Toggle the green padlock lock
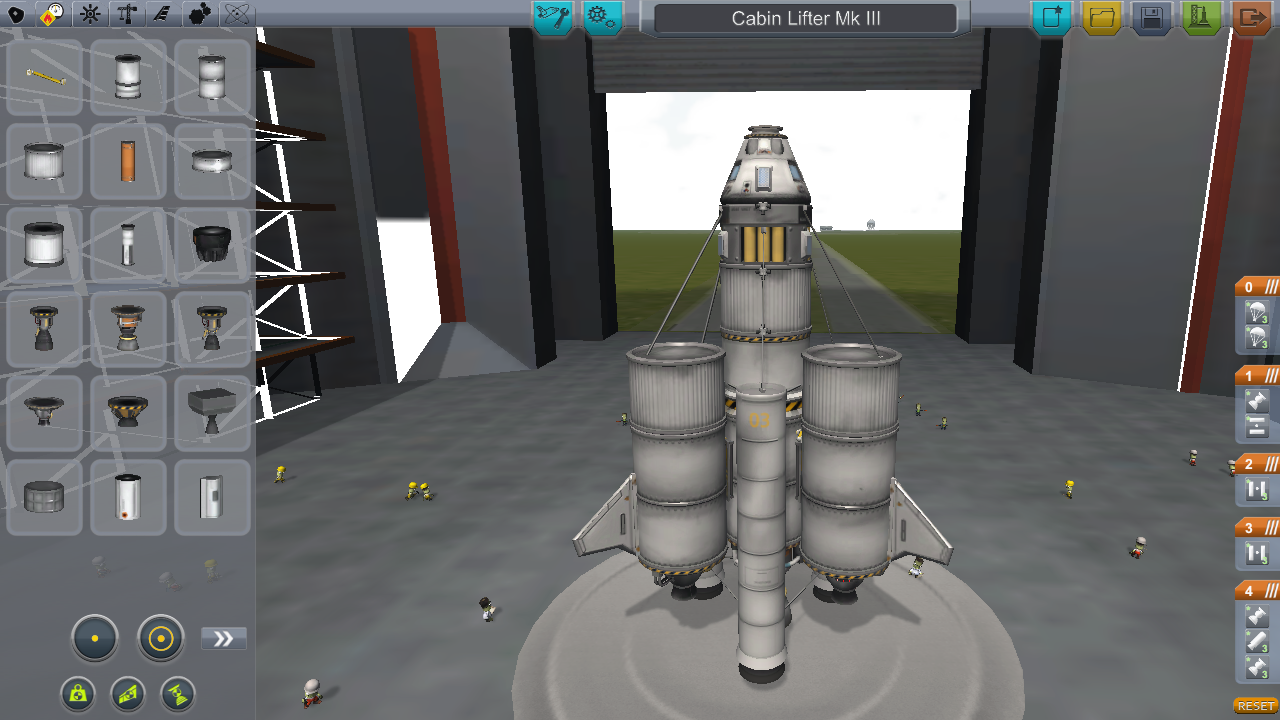1280x720 pixels. 78,694
